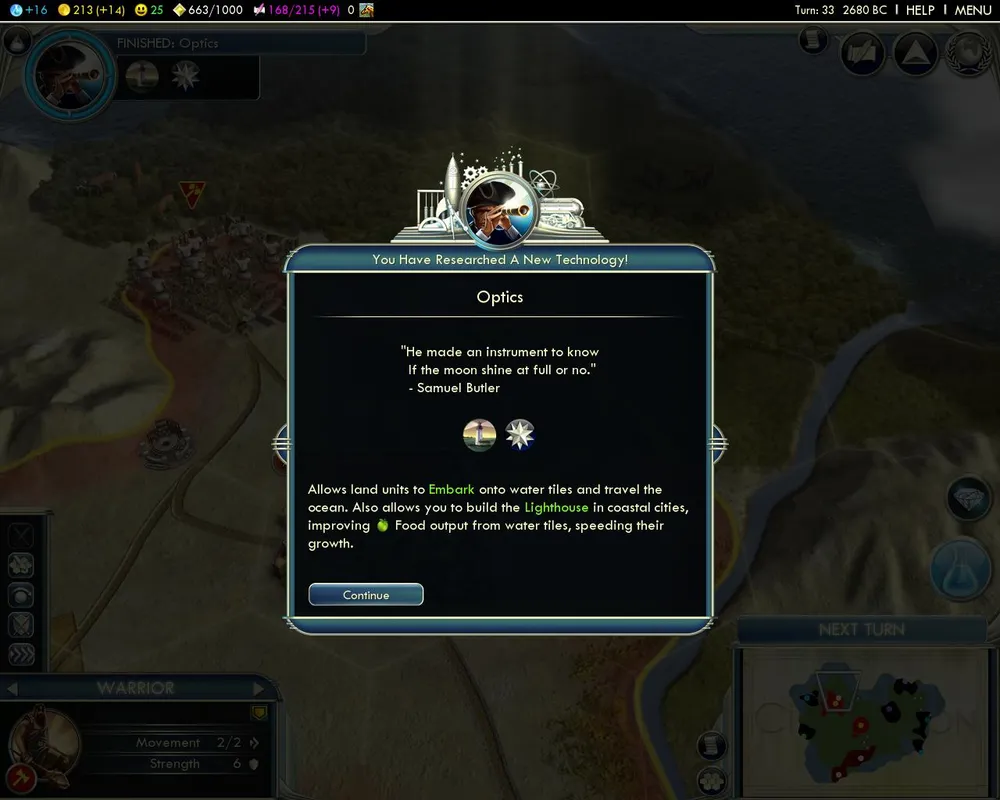Click the Next Turn button
Image resolution: width=1000 pixels, height=800 pixels.
tap(861, 629)
